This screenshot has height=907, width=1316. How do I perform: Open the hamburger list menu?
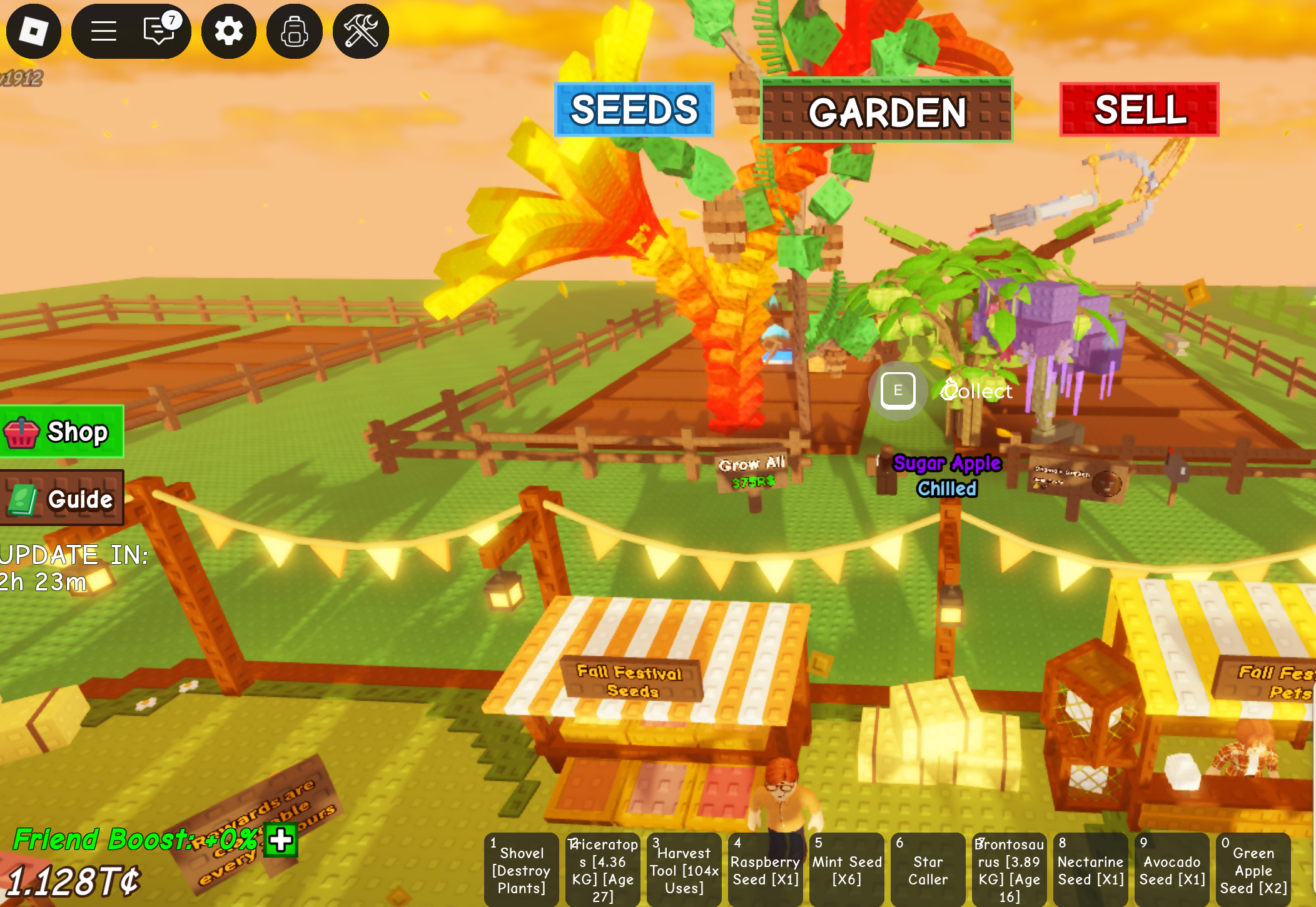[104, 31]
